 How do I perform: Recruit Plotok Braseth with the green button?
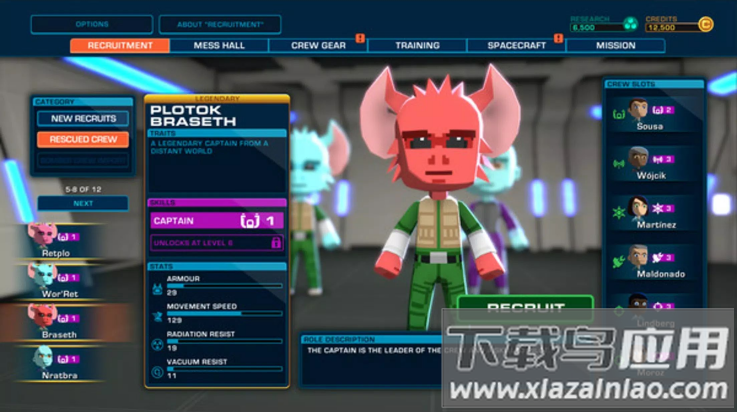(x=525, y=308)
